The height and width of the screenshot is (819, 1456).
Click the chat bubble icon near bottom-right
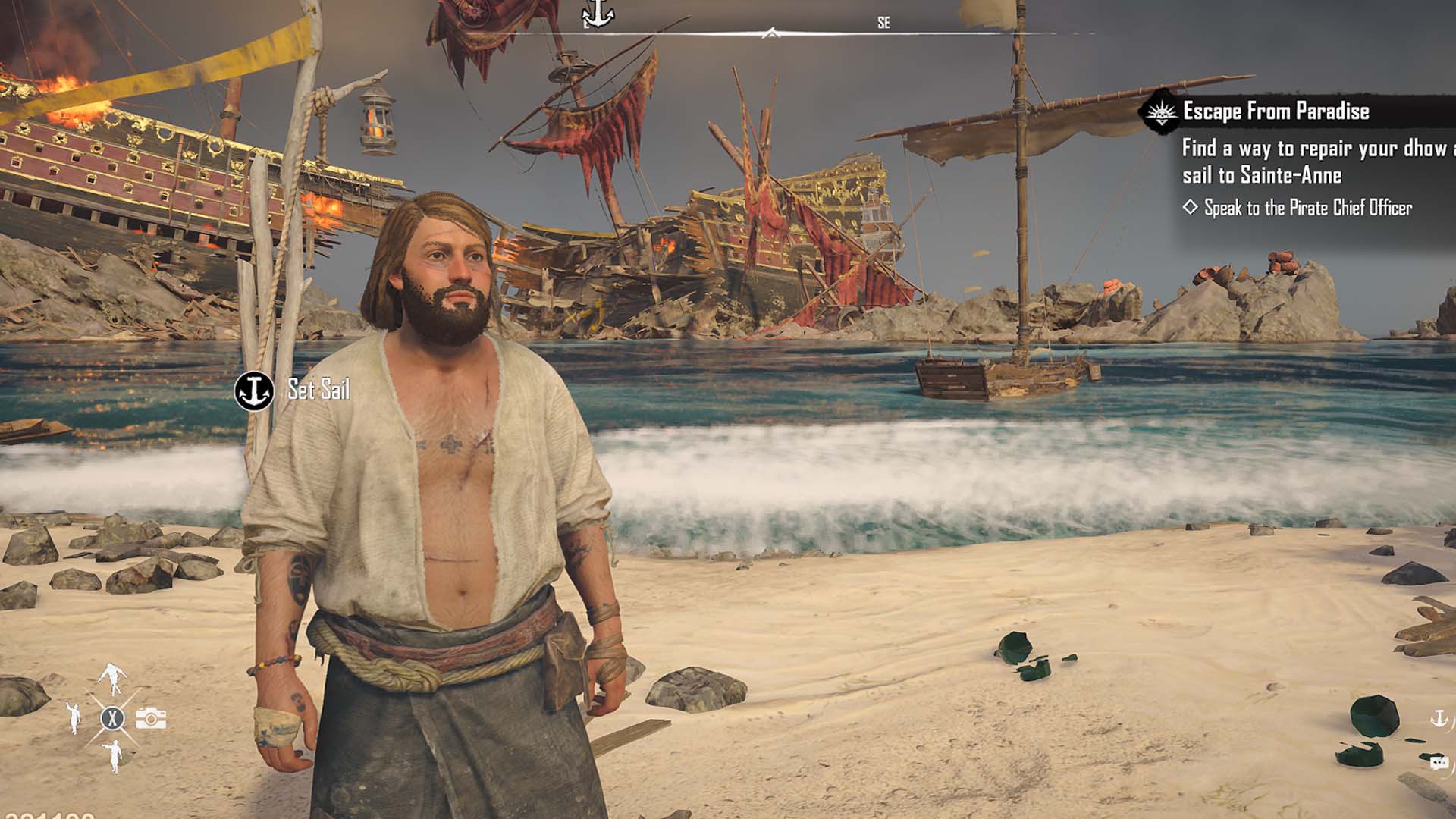[x=1439, y=764]
